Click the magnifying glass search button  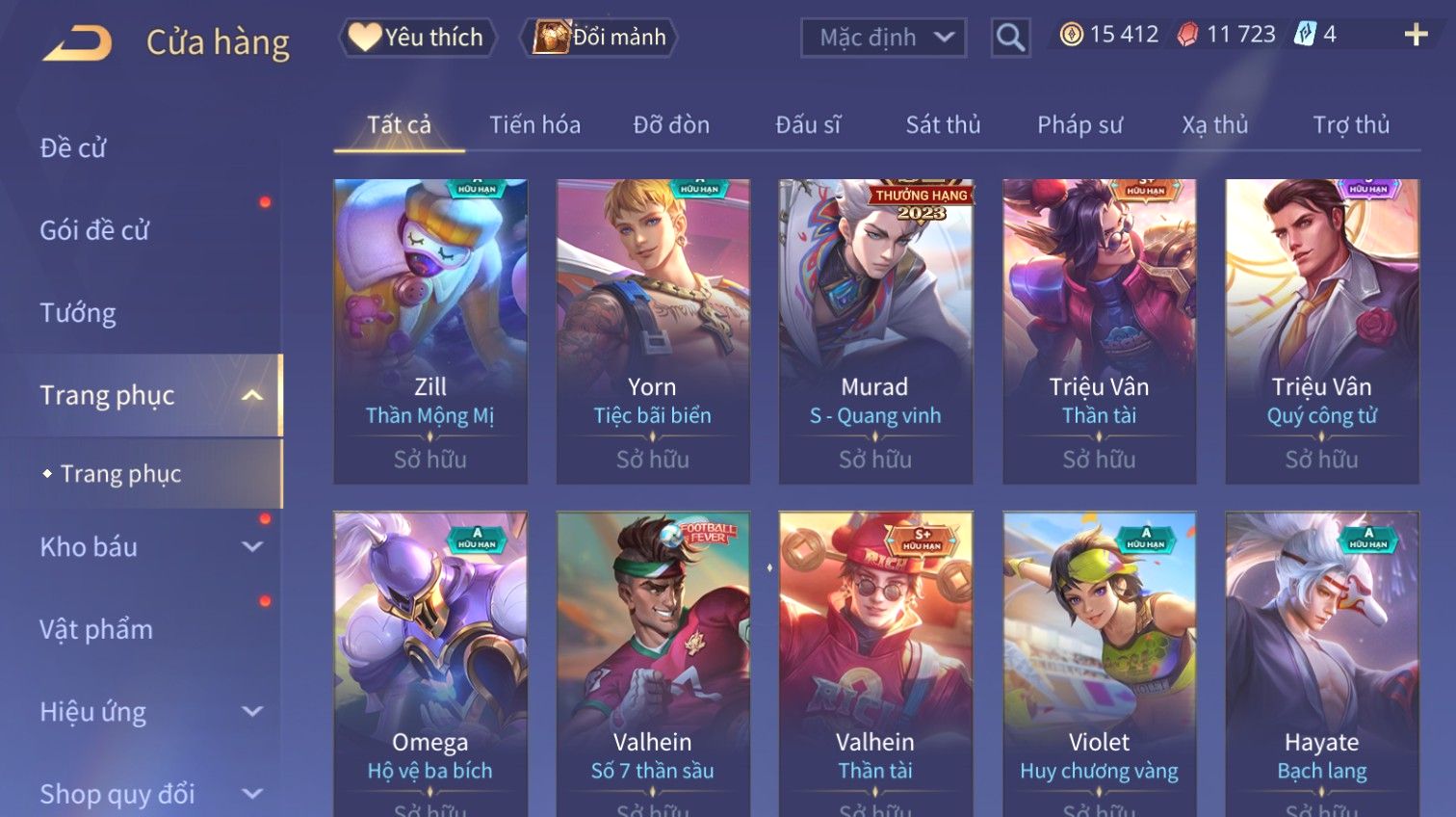coord(1010,38)
